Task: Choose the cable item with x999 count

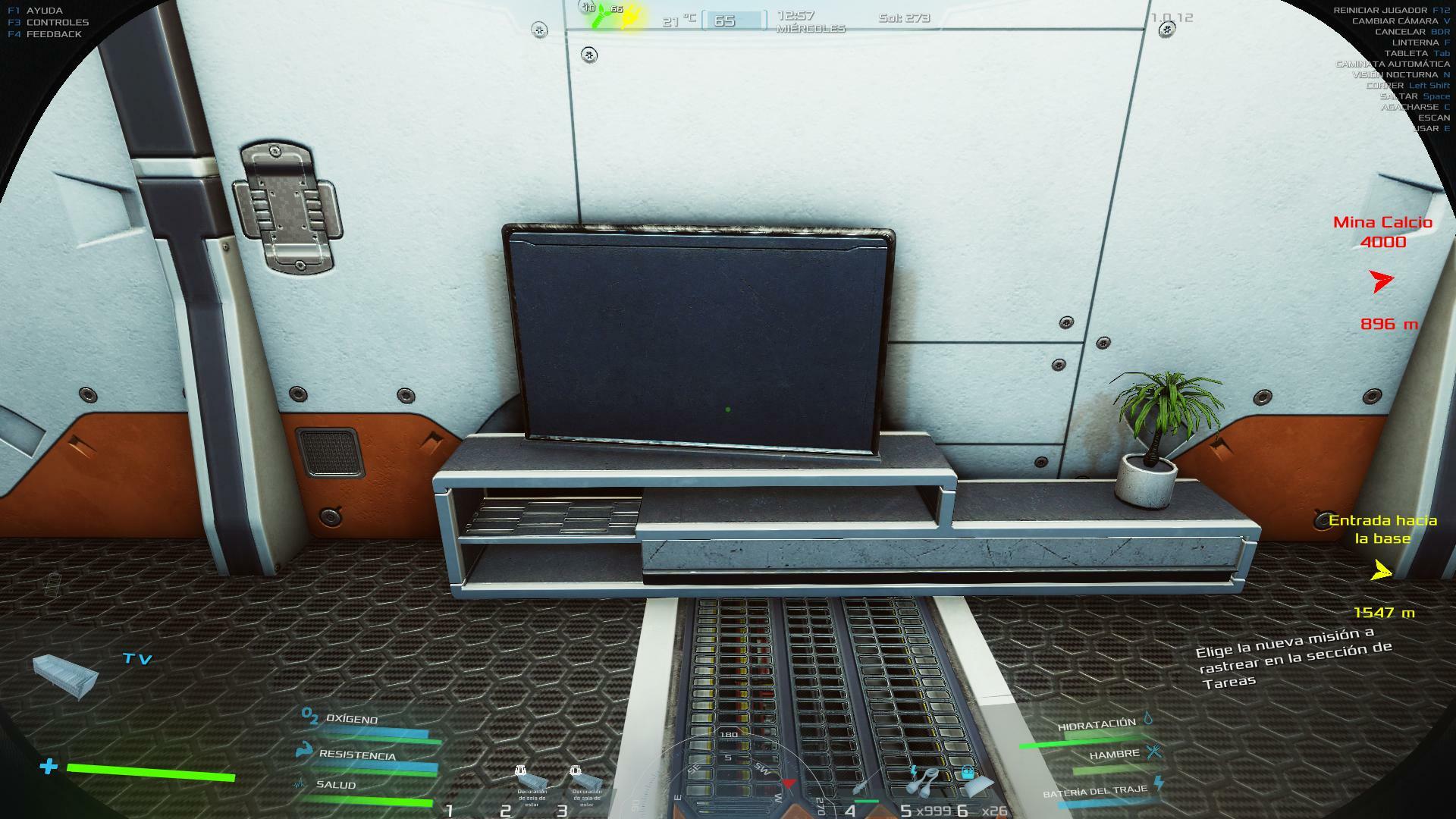Action: [924, 781]
